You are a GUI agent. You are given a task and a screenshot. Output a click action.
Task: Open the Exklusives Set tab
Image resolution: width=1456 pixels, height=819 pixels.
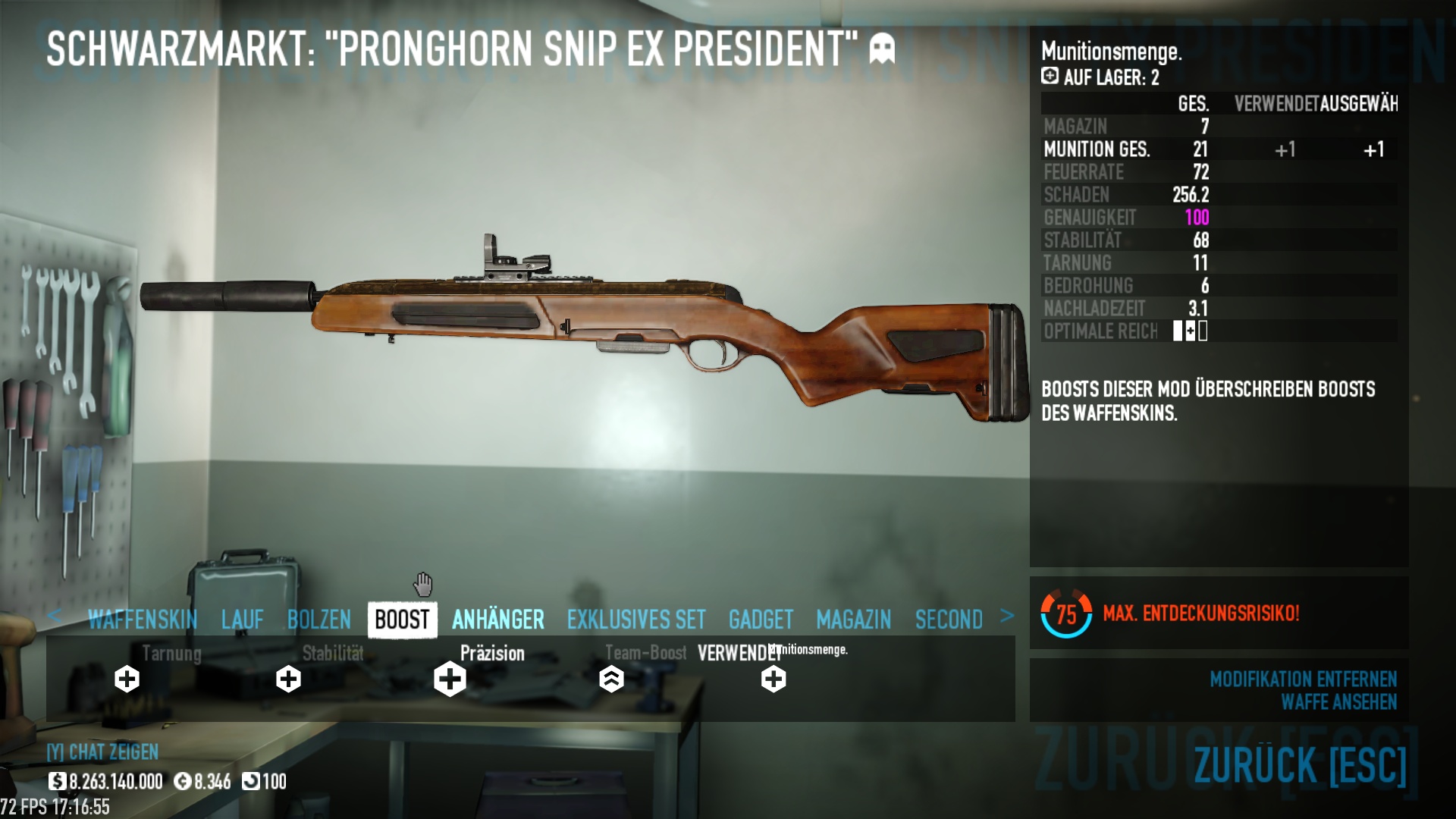pos(636,620)
